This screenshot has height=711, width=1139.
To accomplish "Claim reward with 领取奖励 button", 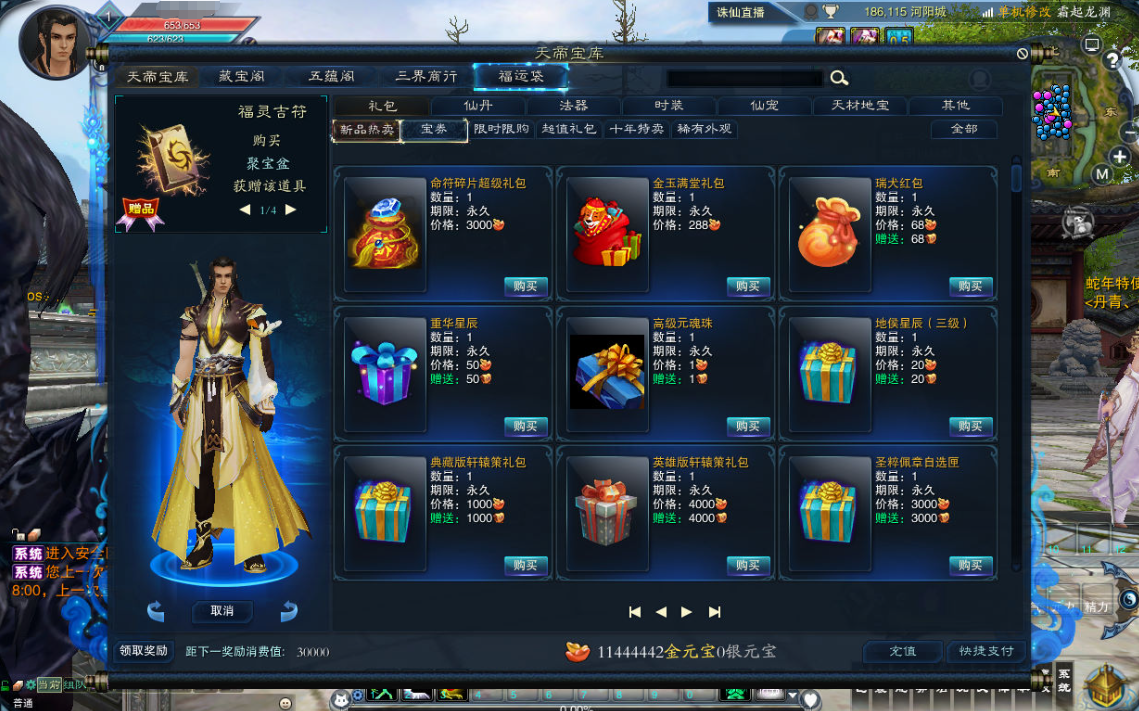I will [143, 651].
